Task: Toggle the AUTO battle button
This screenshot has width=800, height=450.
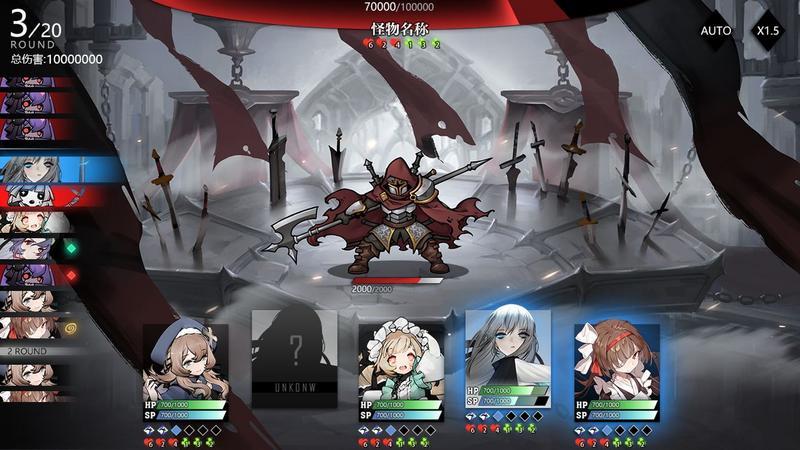Action: pyautogui.click(x=716, y=31)
